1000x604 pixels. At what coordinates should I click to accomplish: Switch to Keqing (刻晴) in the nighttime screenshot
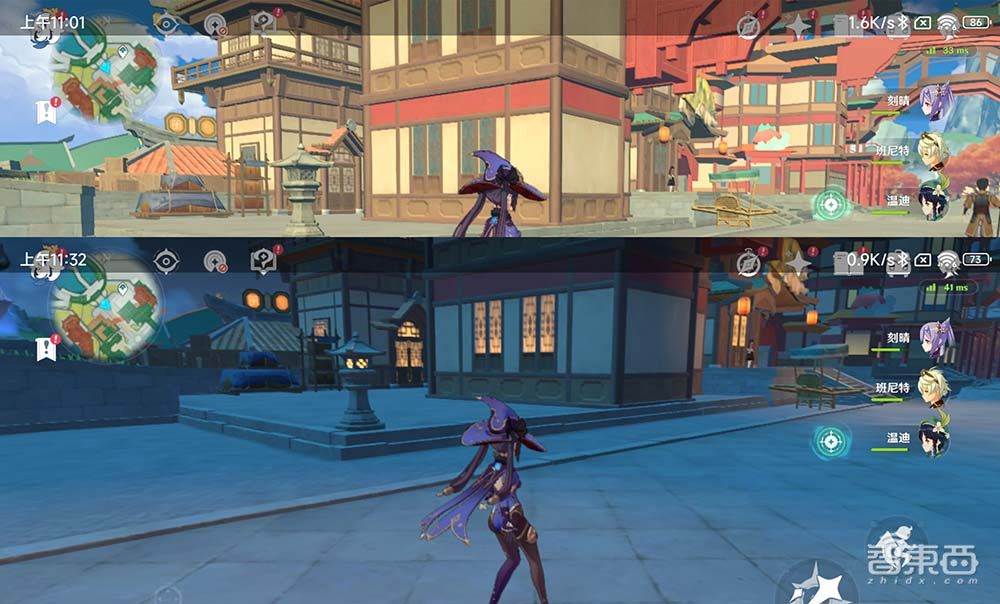(x=936, y=338)
